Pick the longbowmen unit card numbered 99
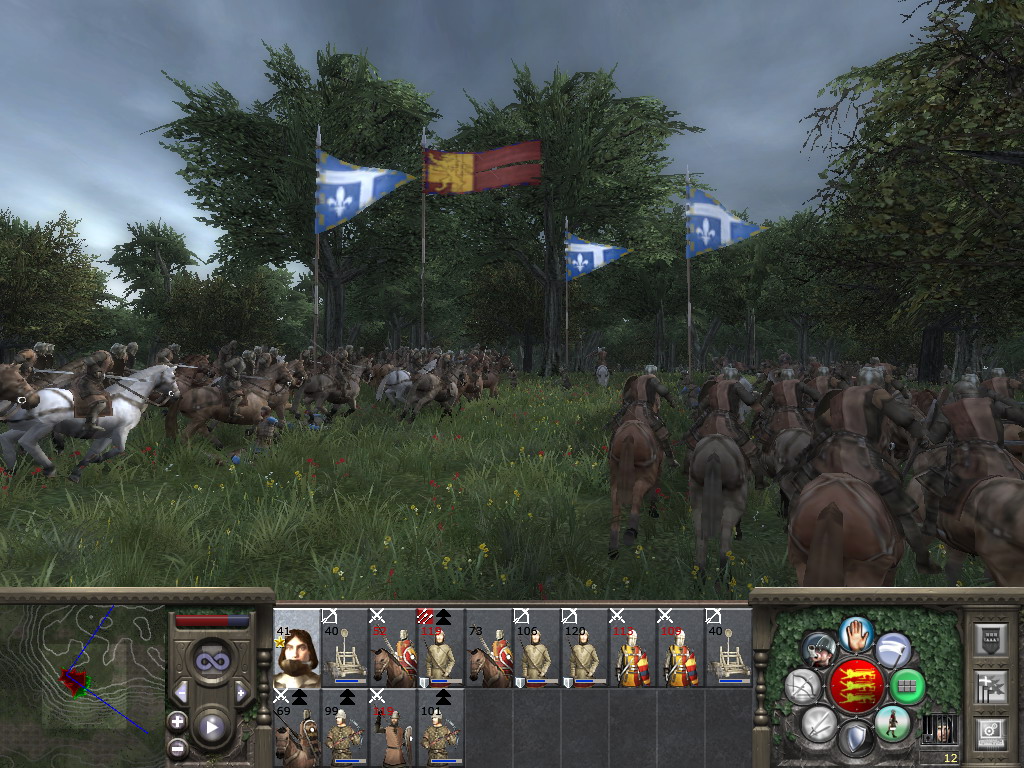Screen dimensions: 1024x768 (x=345, y=728)
